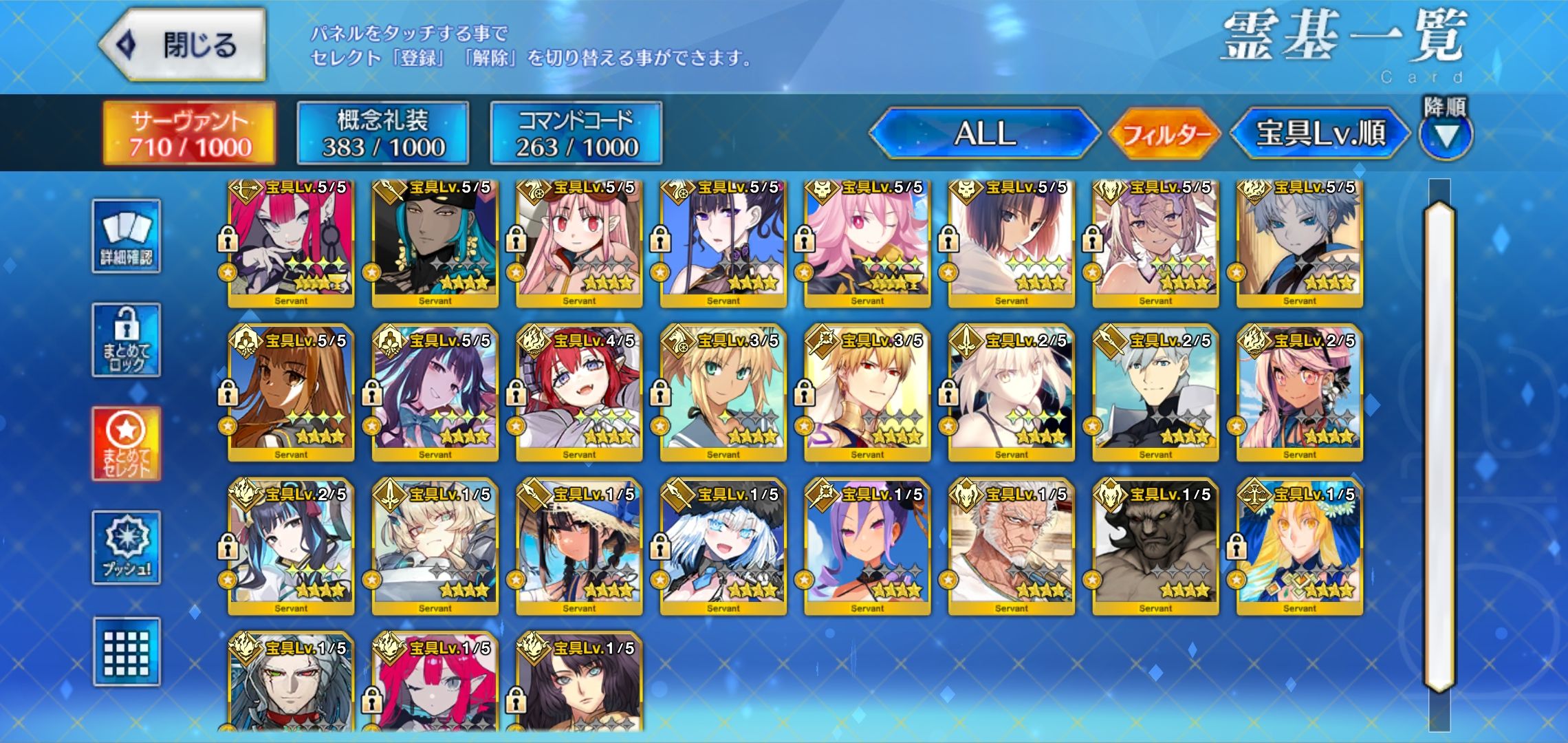Pick the dark giant Berserker card
The height and width of the screenshot is (743, 1568).
[1155, 547]
